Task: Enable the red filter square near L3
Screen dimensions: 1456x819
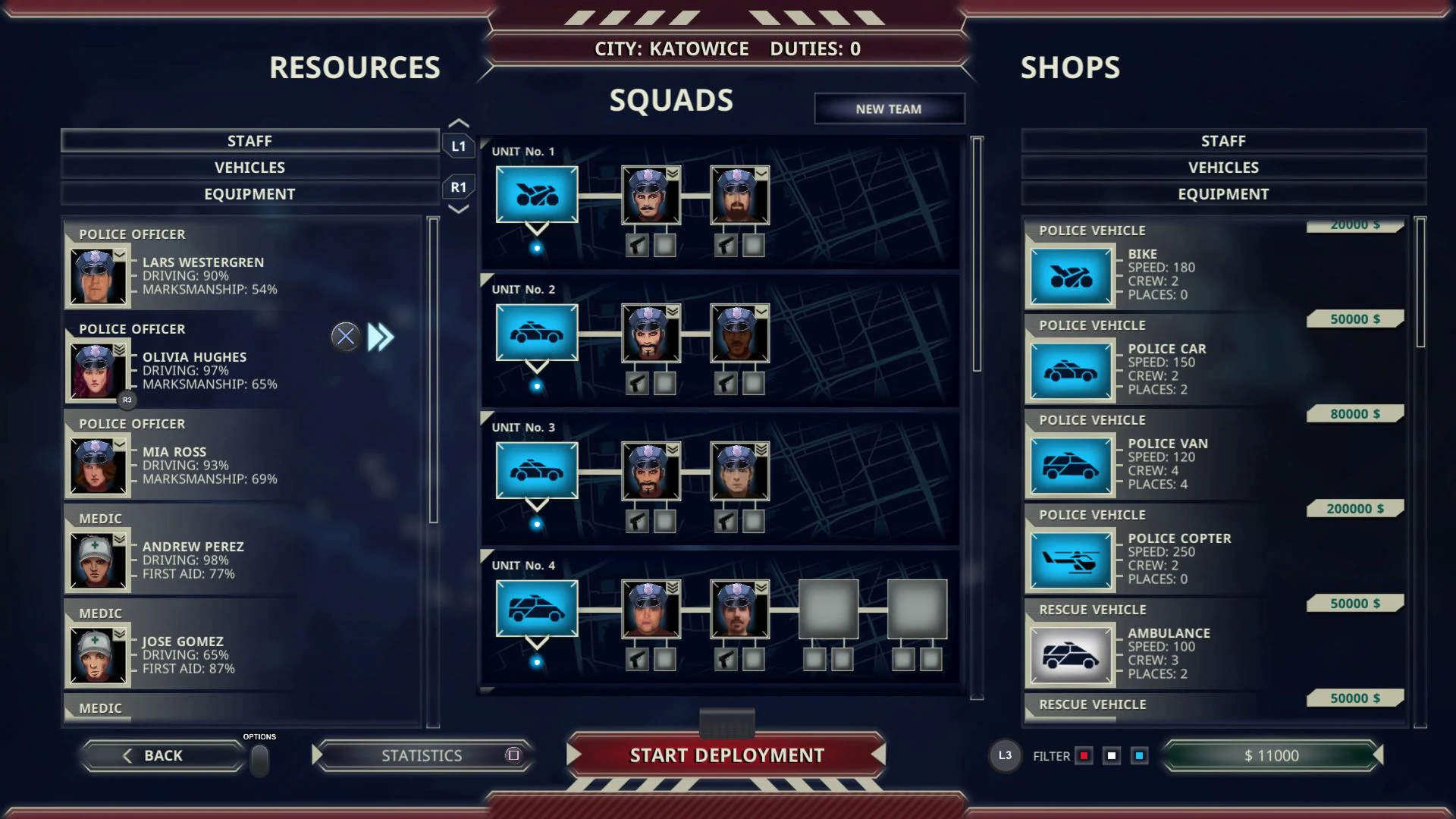Action: [x=1084, y=755]
